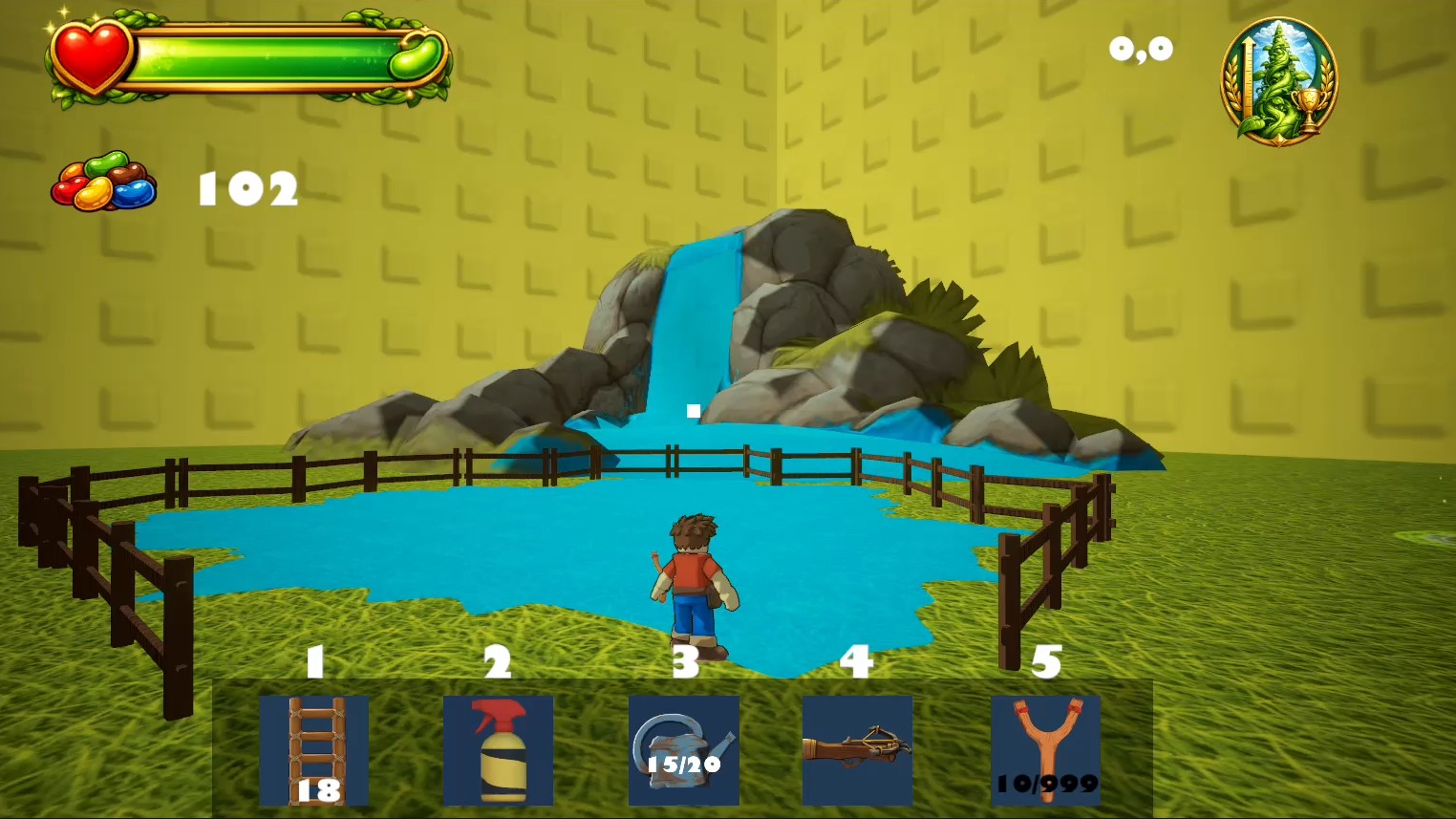Image resolution: width=1456 pixels, height=819 pixels.
Task: Select the crossbow weapon slot
Action: tap(857, 750)
